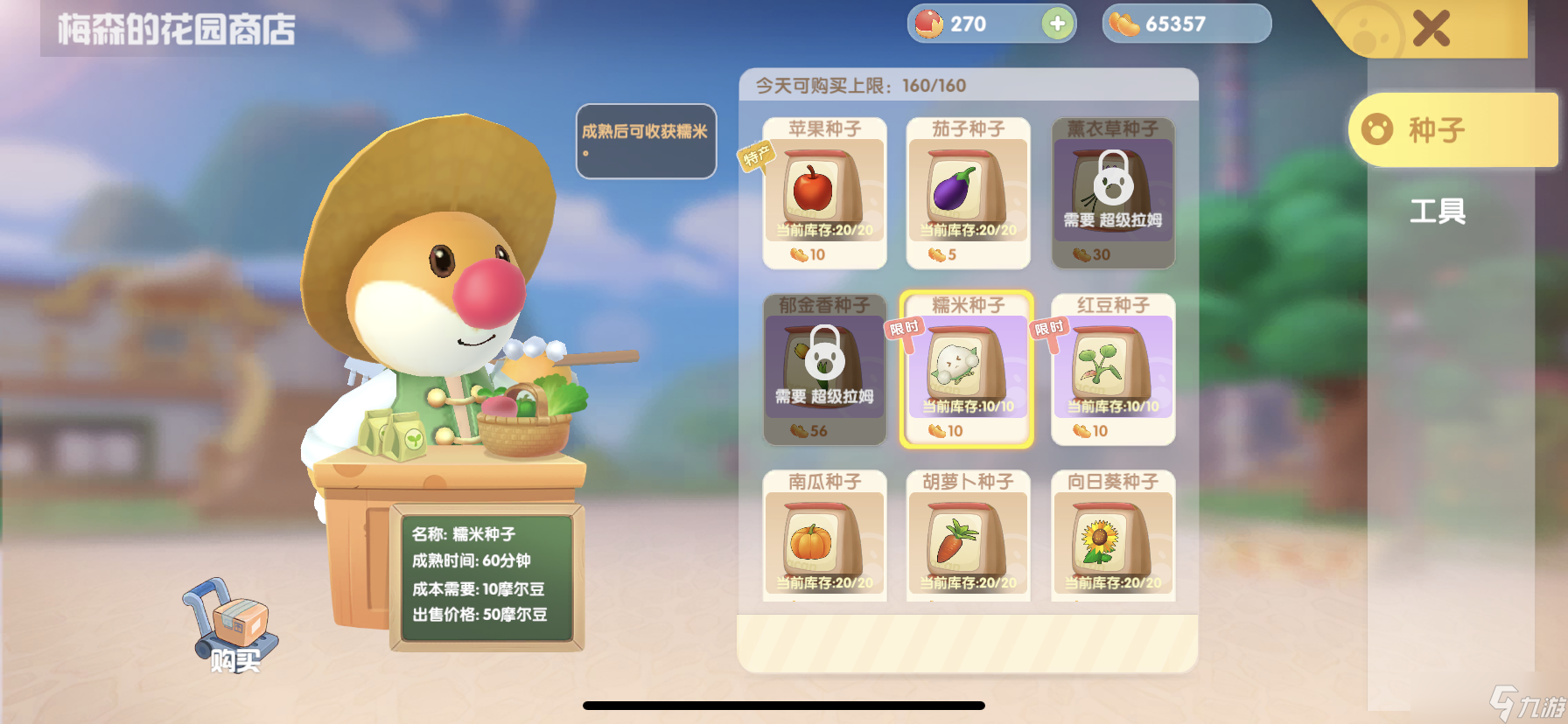Screen dimensions: 1568x724
Task: Pick the sunflower seed (向日葵种子) item
Action: tap(1112, 537)
